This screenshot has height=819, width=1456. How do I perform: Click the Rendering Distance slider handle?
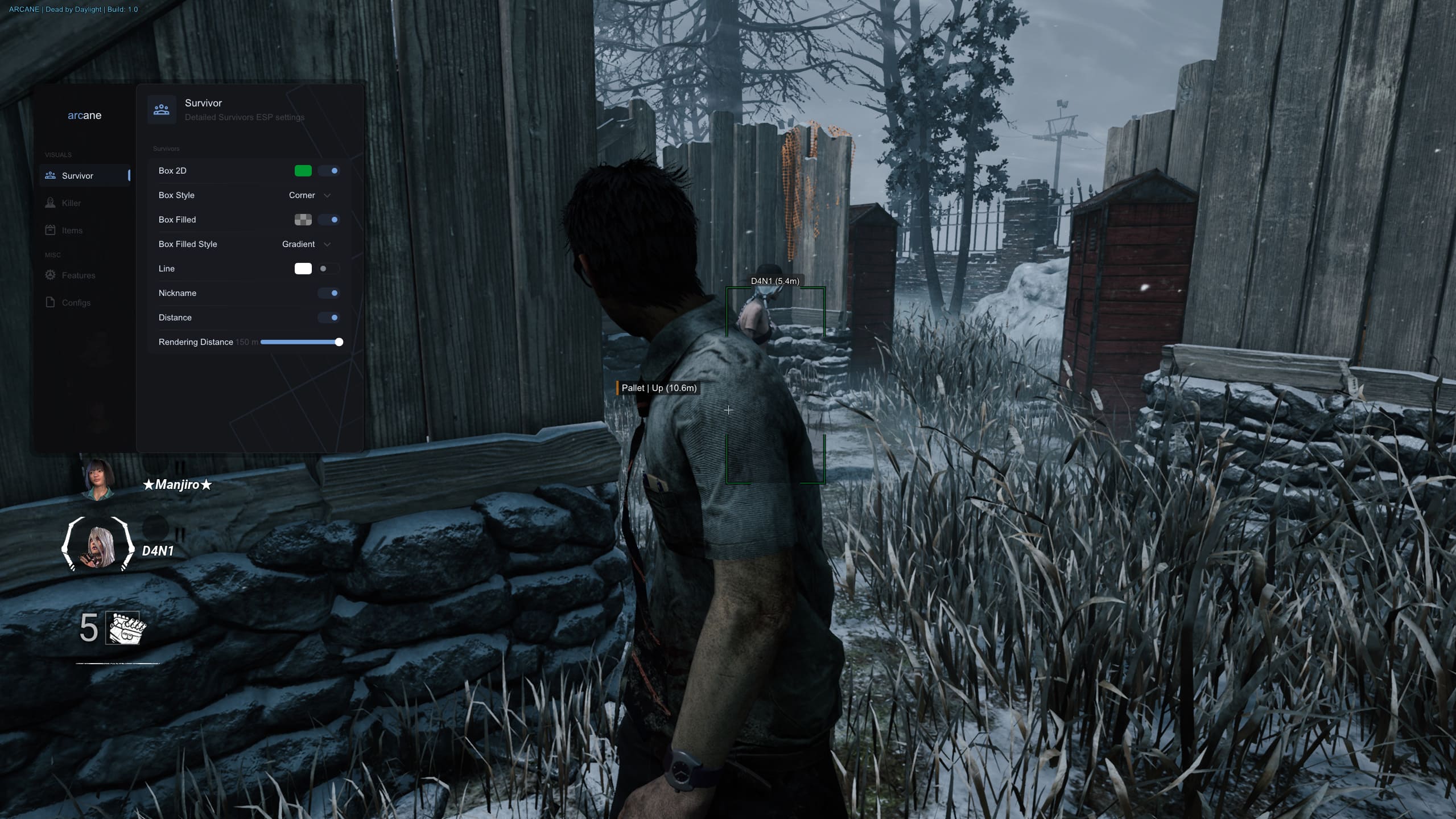[x=339, y=342]
